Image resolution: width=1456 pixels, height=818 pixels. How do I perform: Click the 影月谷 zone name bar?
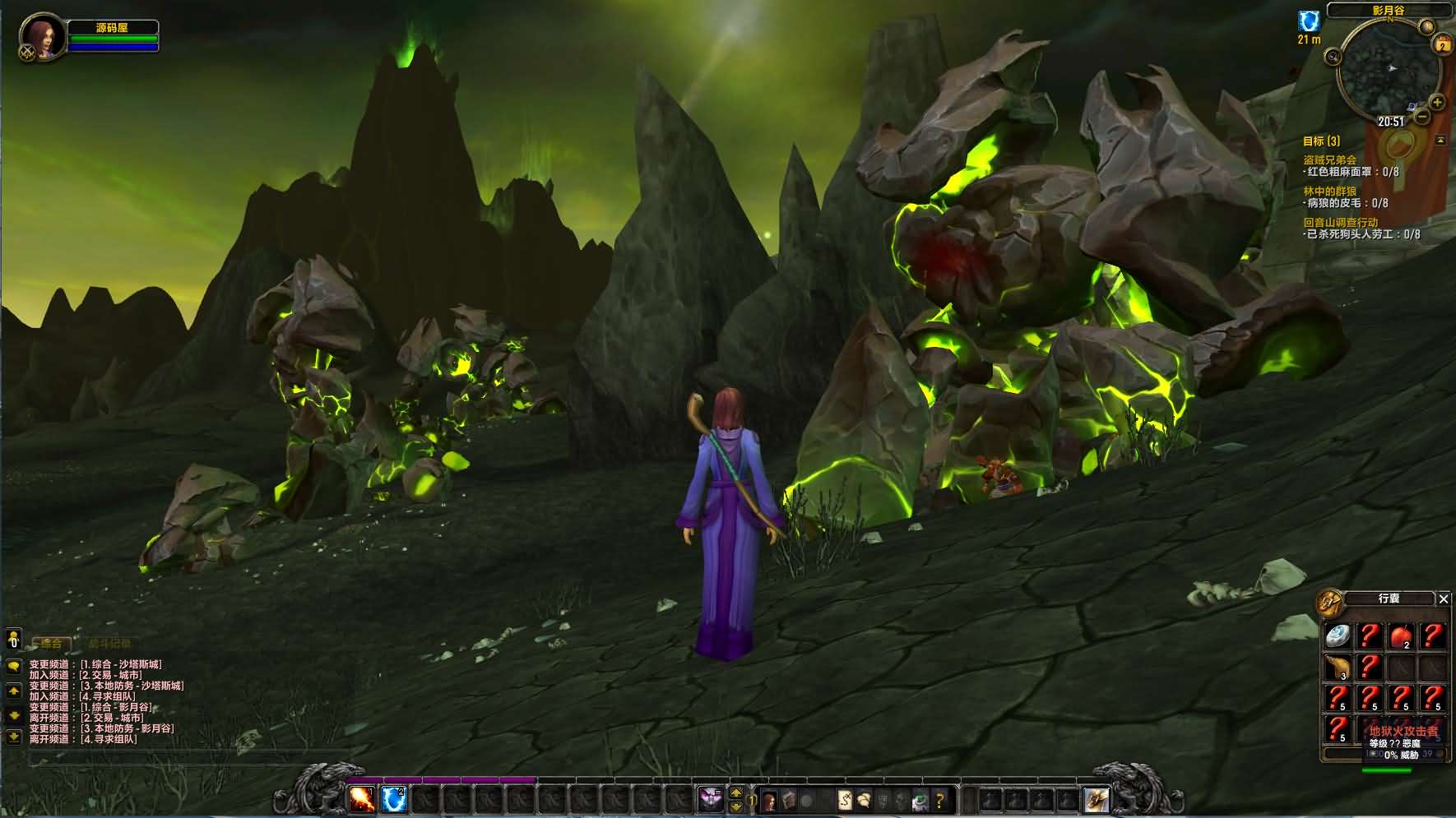pos(1389,11)
